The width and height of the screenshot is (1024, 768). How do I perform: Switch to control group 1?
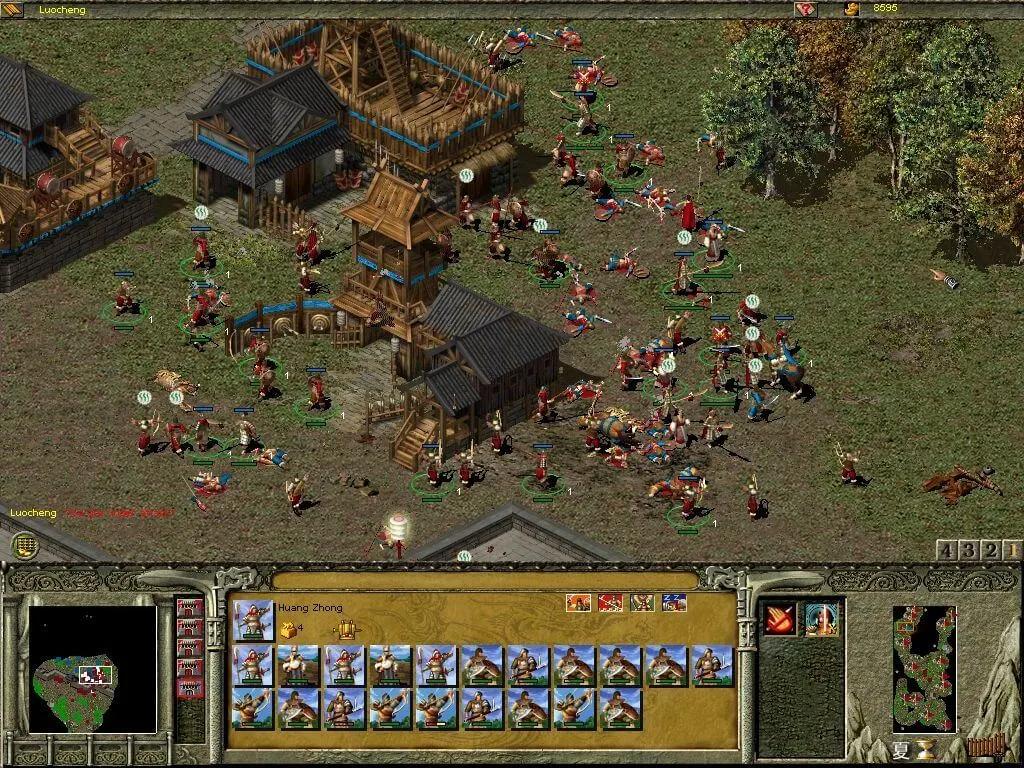pos(1013,550)
